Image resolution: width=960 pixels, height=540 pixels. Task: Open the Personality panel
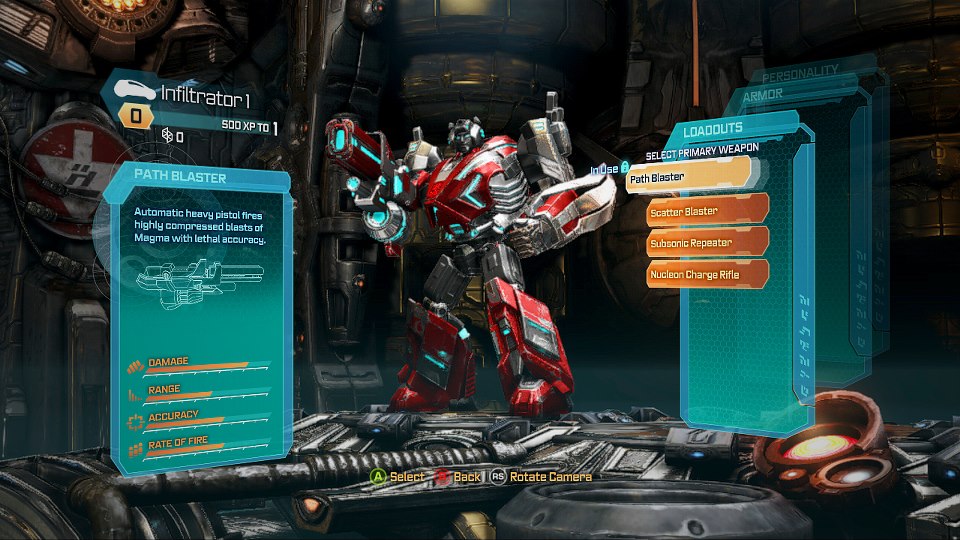(800, 74)
